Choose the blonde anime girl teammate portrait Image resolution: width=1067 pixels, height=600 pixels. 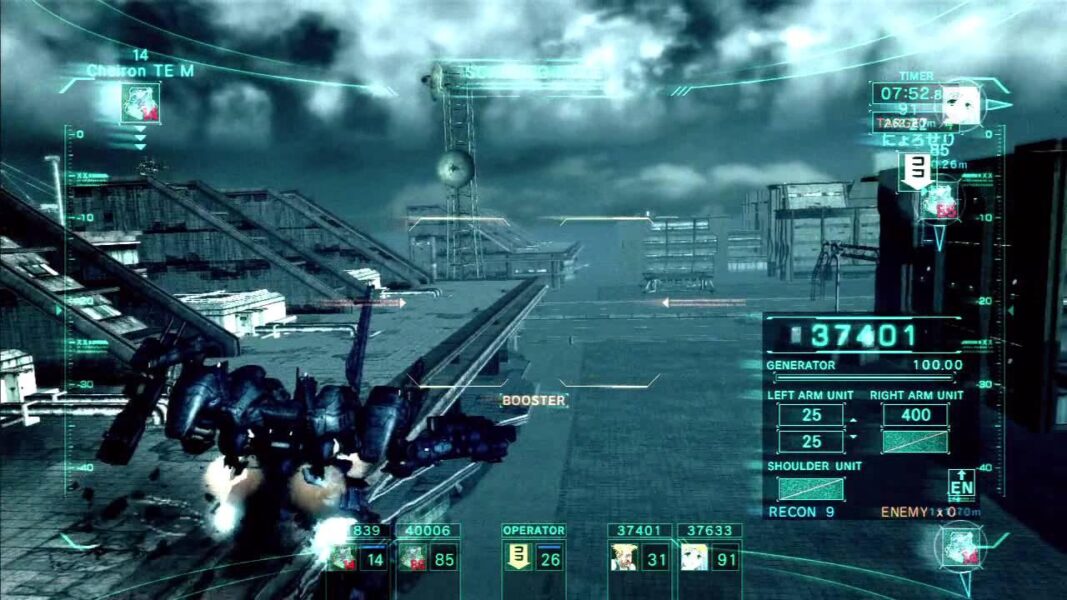click(x=692, y=558)
